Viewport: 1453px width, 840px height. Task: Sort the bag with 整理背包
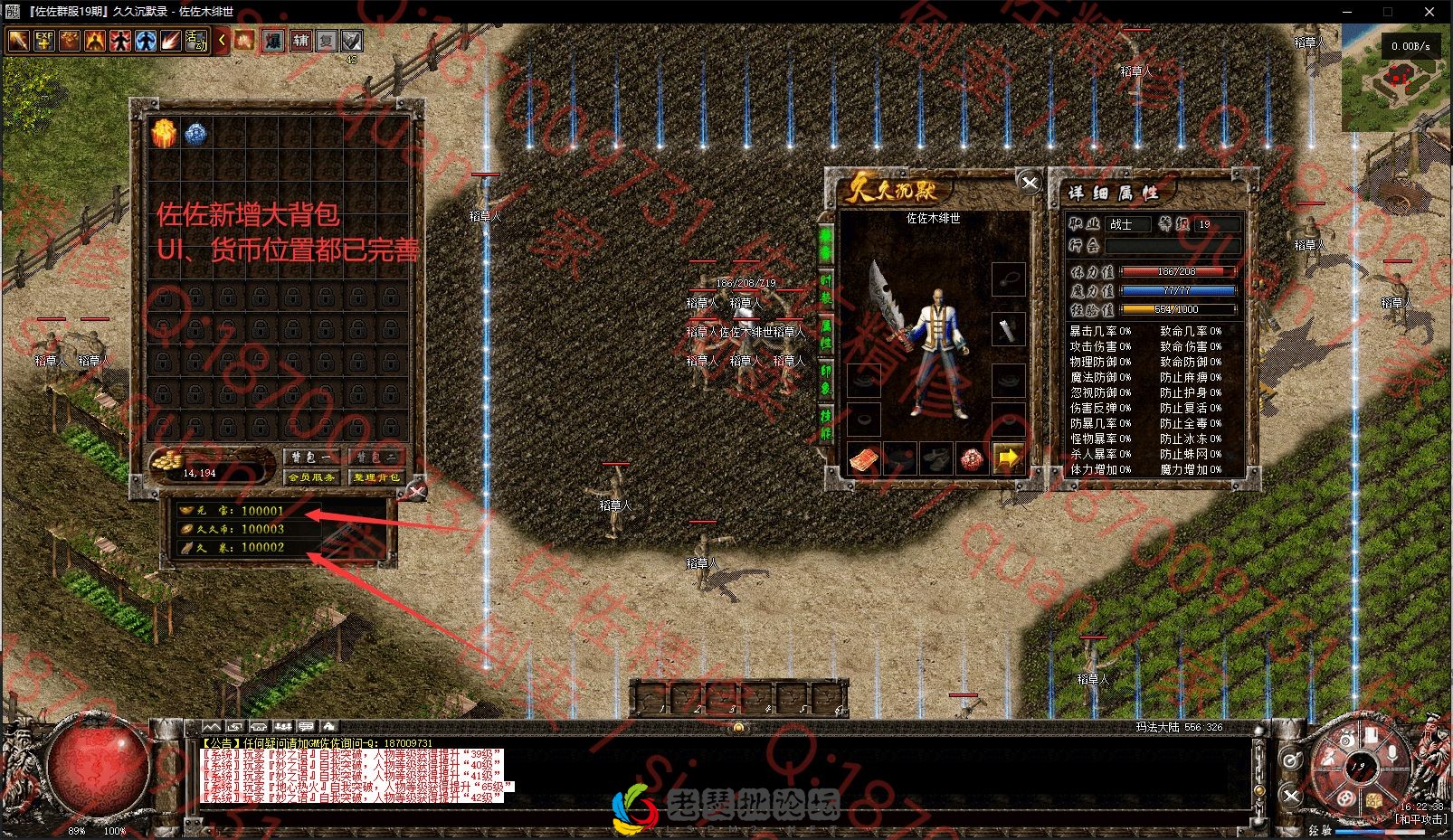point(375,477)
